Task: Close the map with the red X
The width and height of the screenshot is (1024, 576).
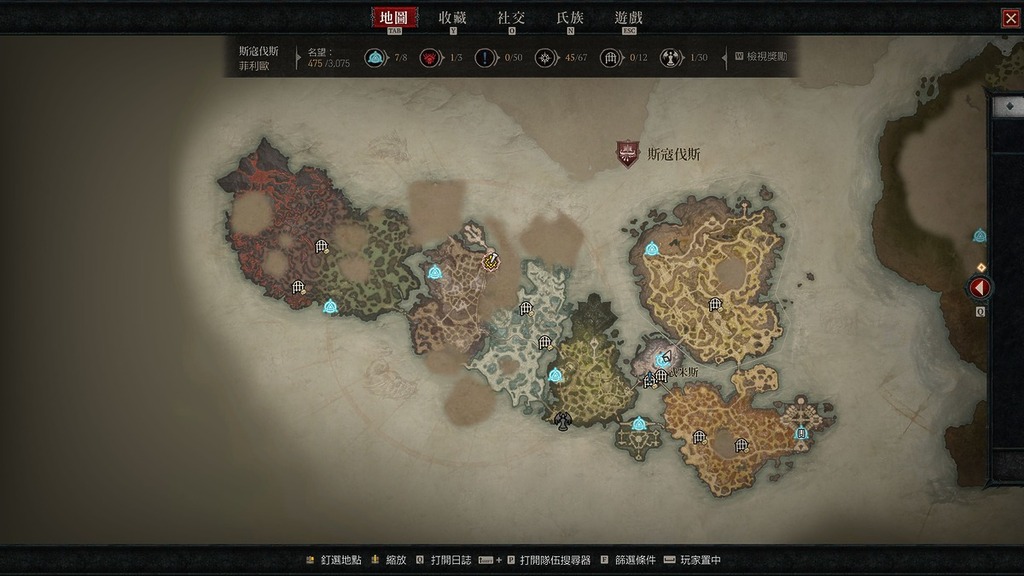Action: [1010, 18]
